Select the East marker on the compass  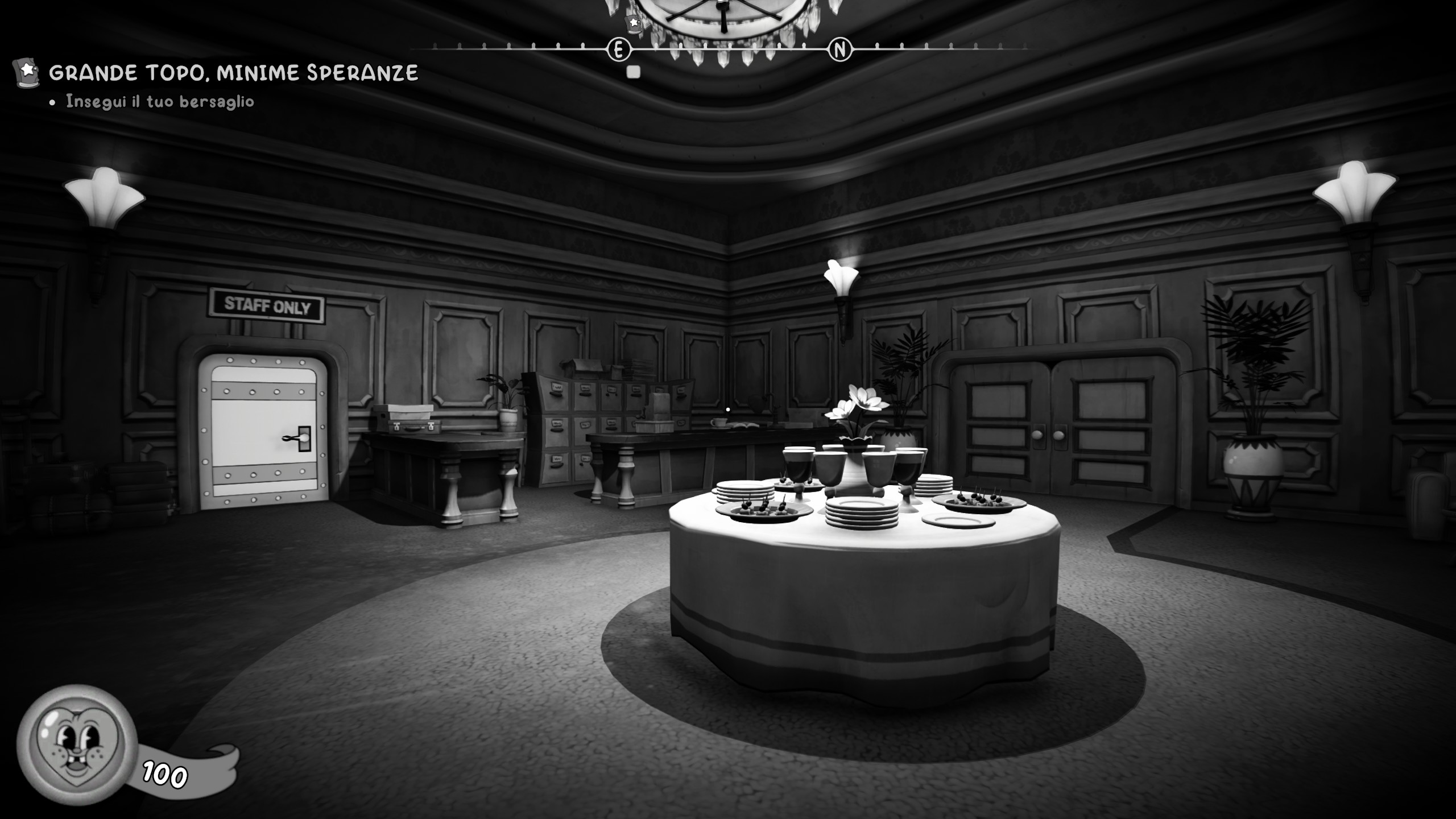tap(619, 50)
